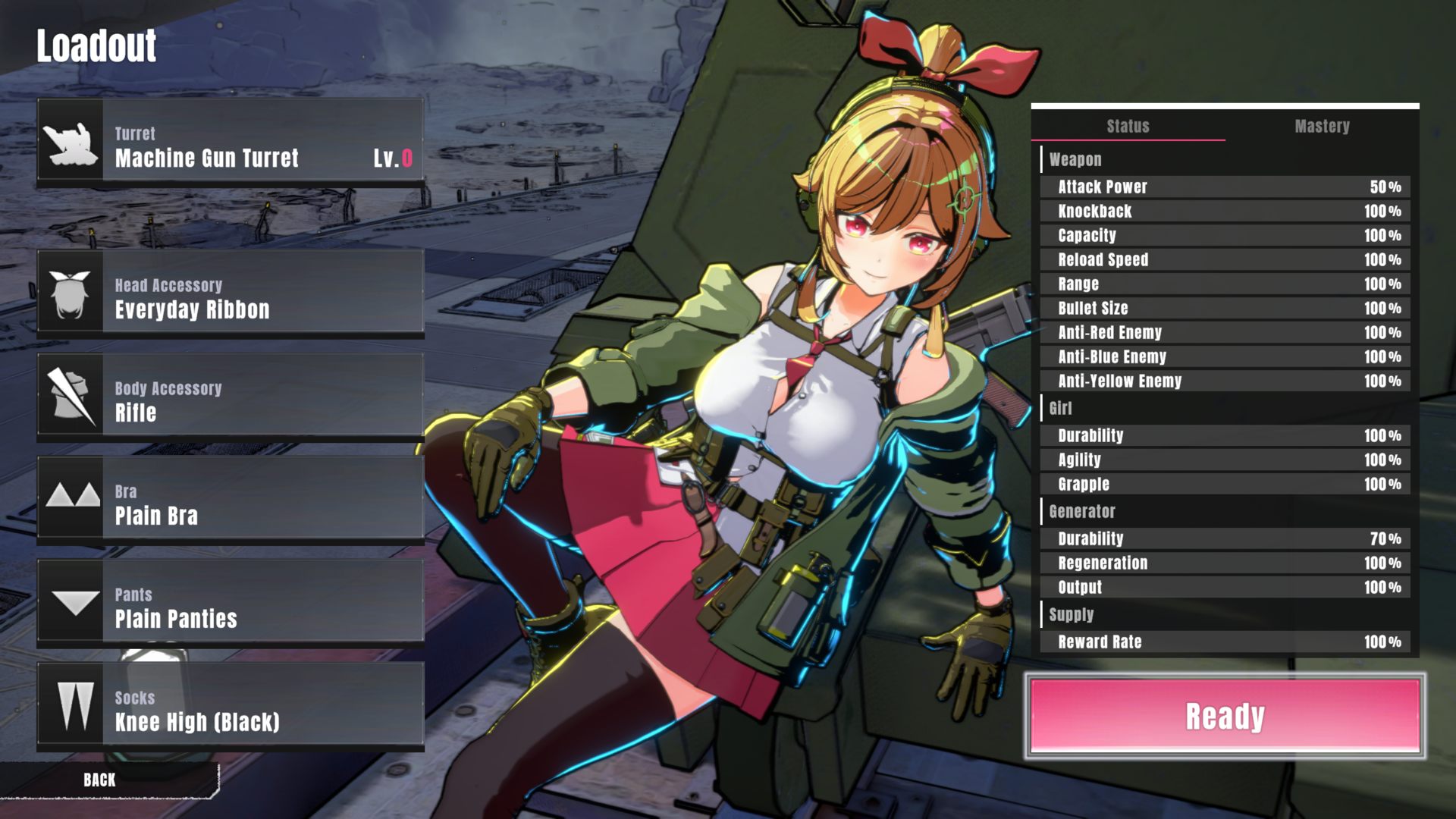
Task: Switch to the Mastery tab
Action: 1322,126
